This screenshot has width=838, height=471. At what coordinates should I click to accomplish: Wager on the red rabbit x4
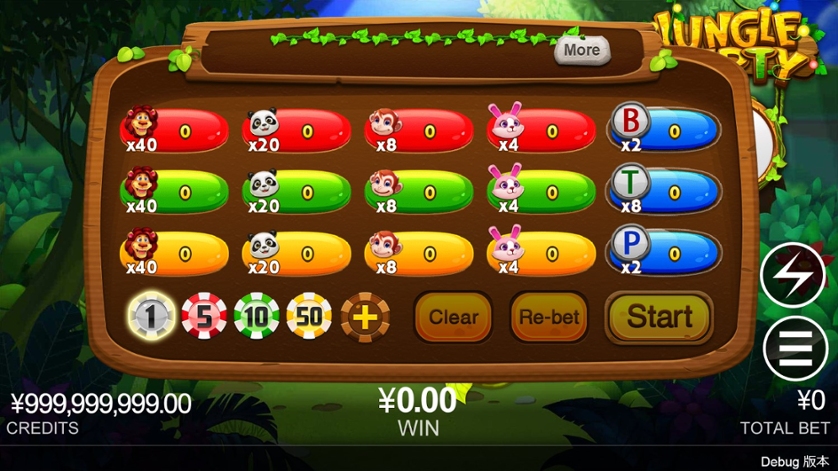point(541,131)
